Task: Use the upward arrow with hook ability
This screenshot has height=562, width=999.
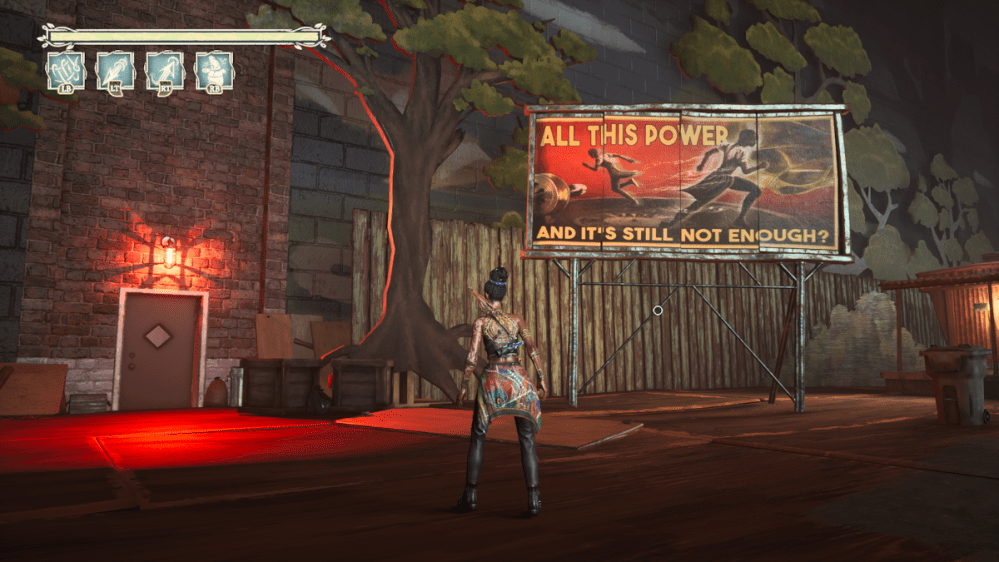Action: [x=164, y=70]
